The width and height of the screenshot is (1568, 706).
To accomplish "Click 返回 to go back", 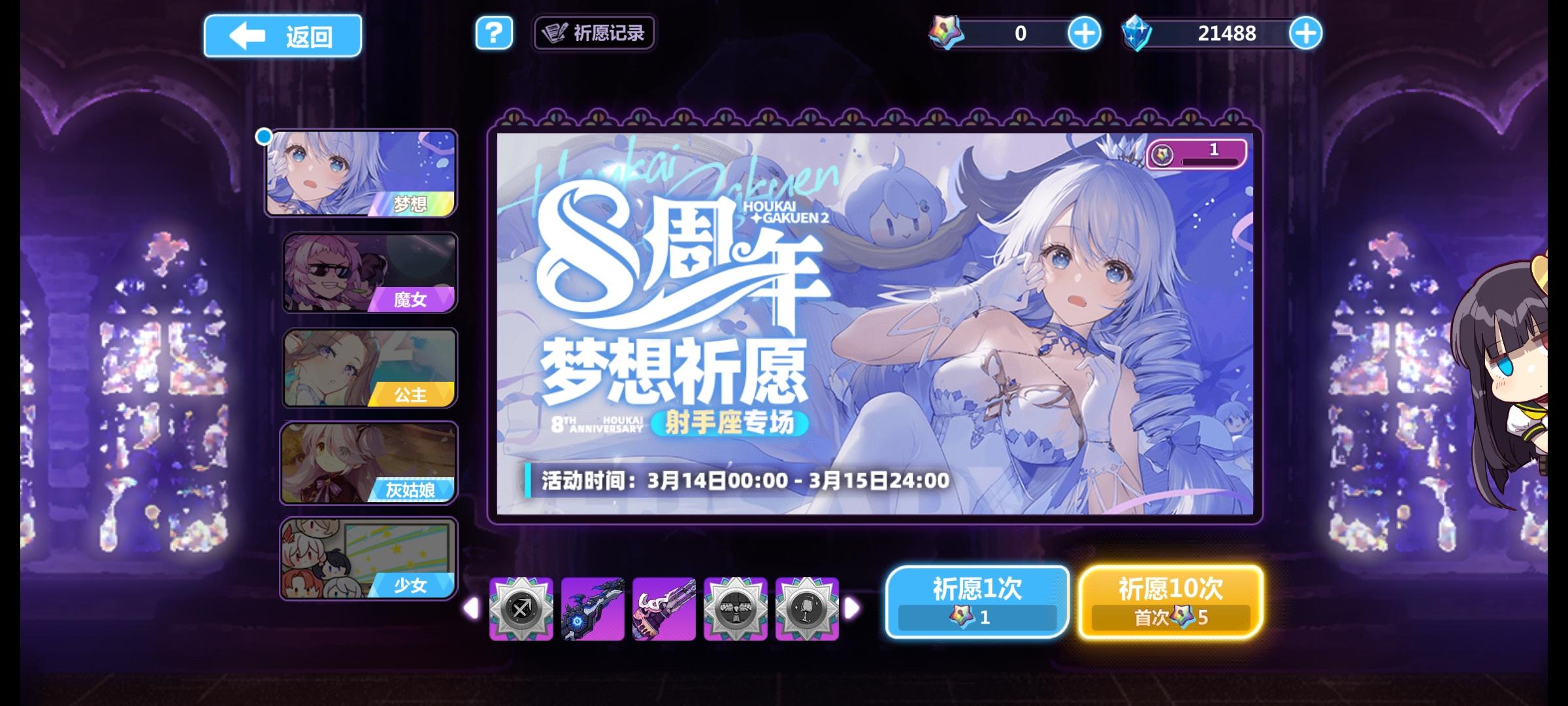I will (283, 35).
